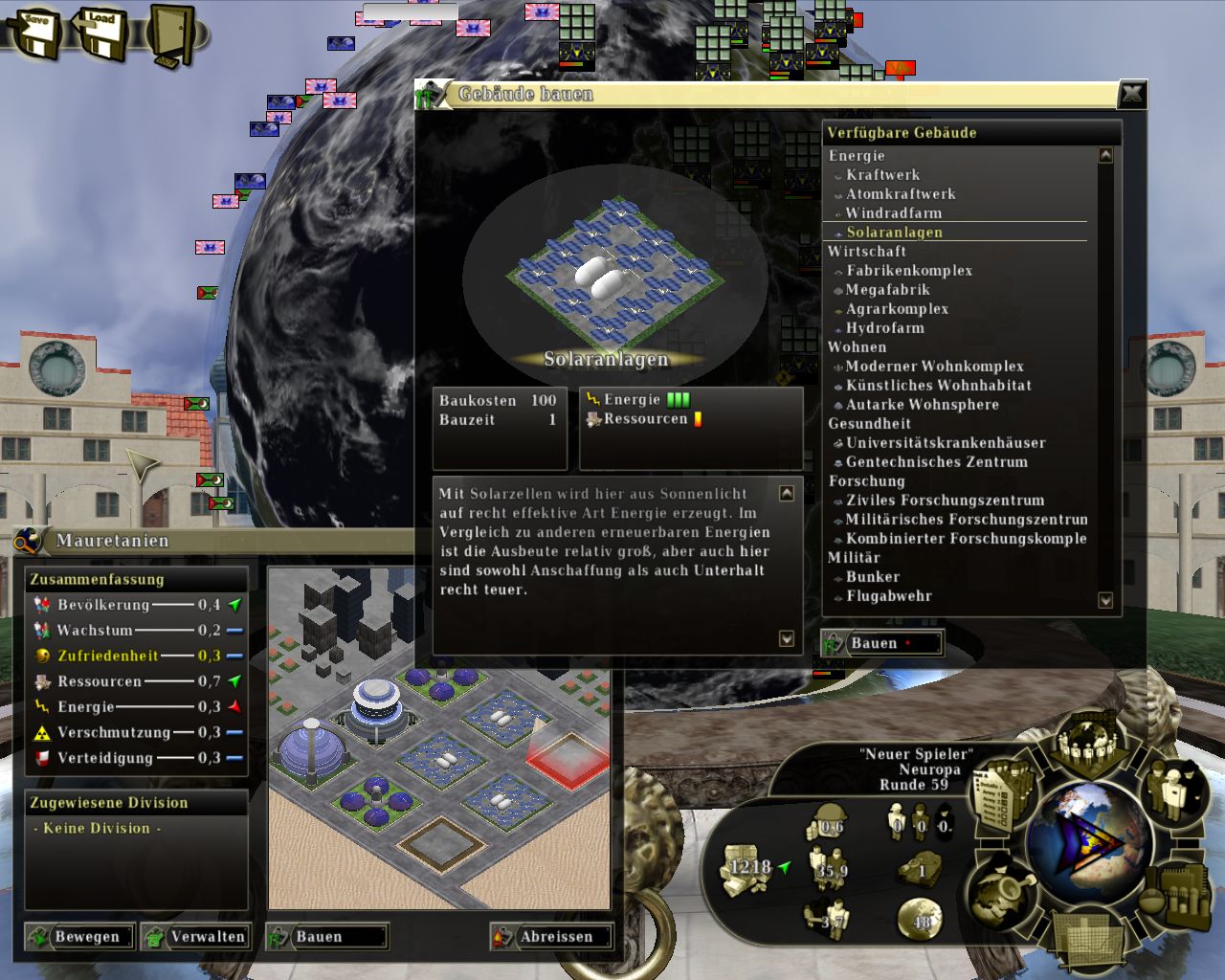Viewport: 1225px width, 980px height.
Task: Pick Bunker under Militär
Action: [x=872, y=577]
